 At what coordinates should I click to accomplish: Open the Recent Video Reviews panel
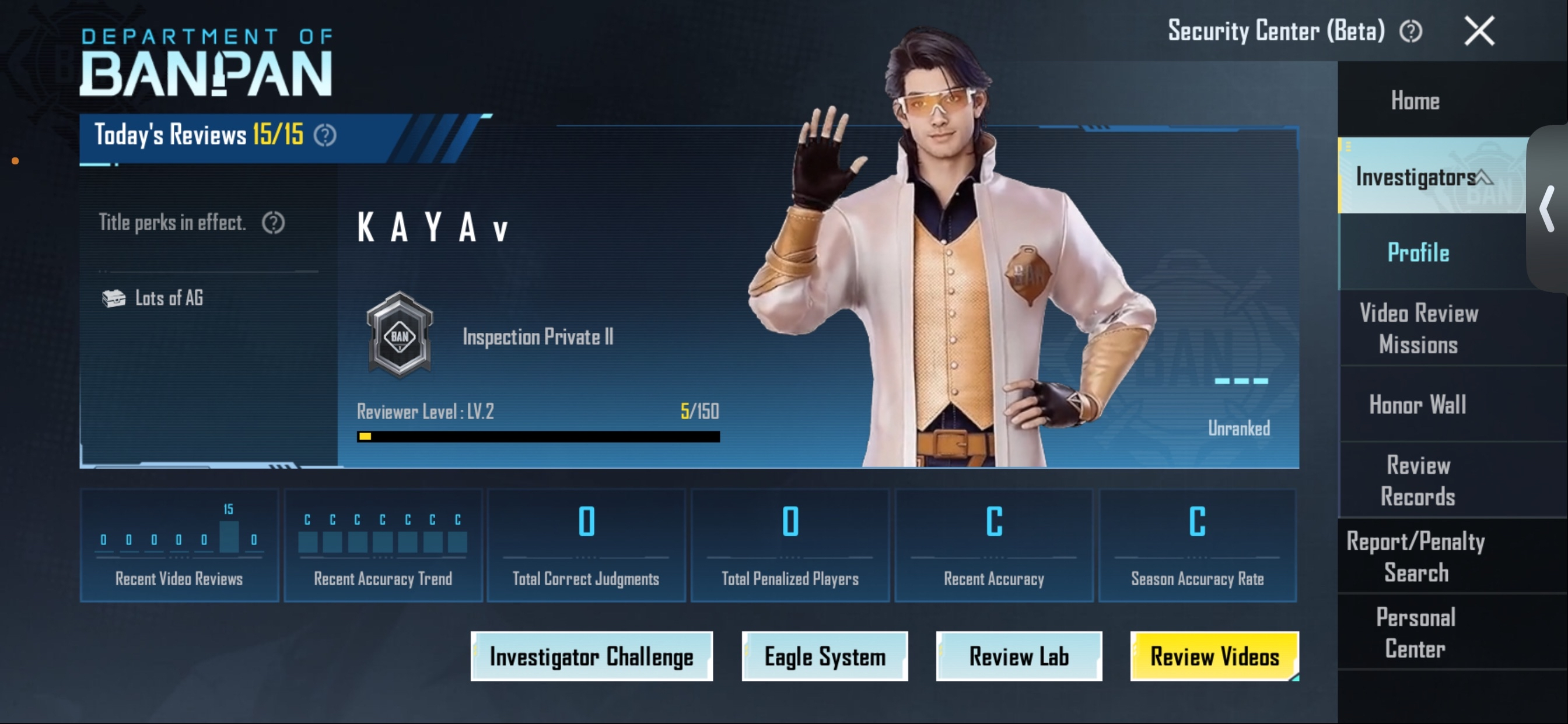(179, 546)
